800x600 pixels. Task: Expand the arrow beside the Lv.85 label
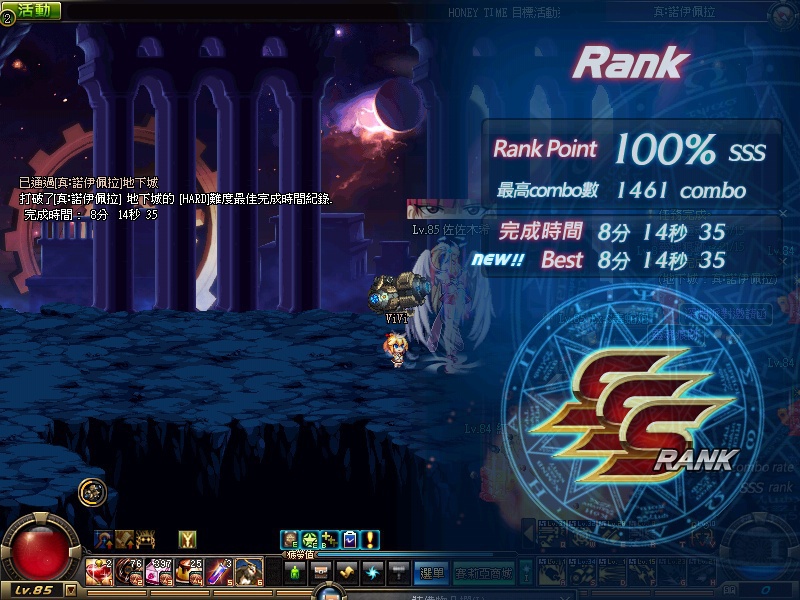click(70, 590)
